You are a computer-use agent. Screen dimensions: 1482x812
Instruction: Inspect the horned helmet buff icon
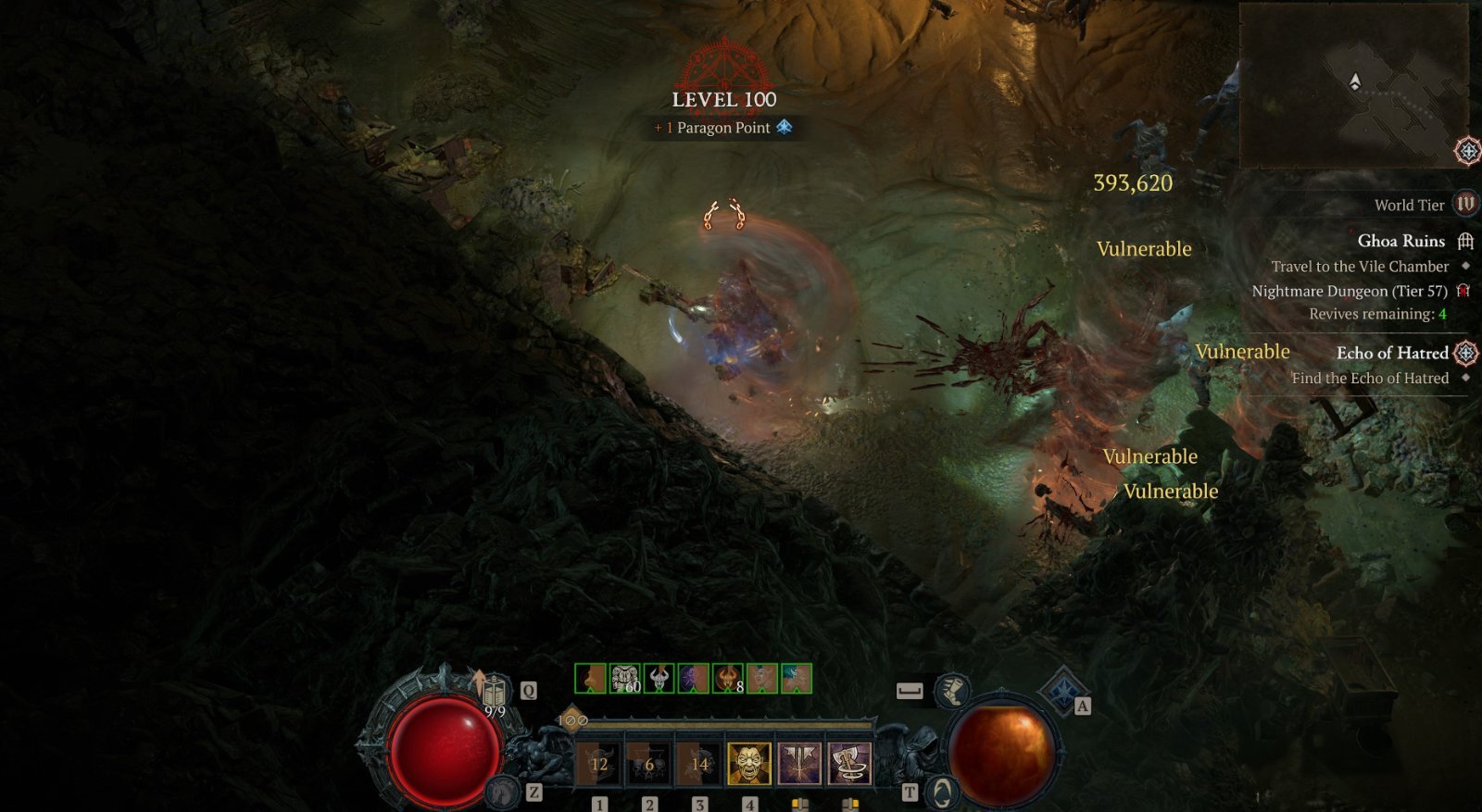click(x=659, y=679)
